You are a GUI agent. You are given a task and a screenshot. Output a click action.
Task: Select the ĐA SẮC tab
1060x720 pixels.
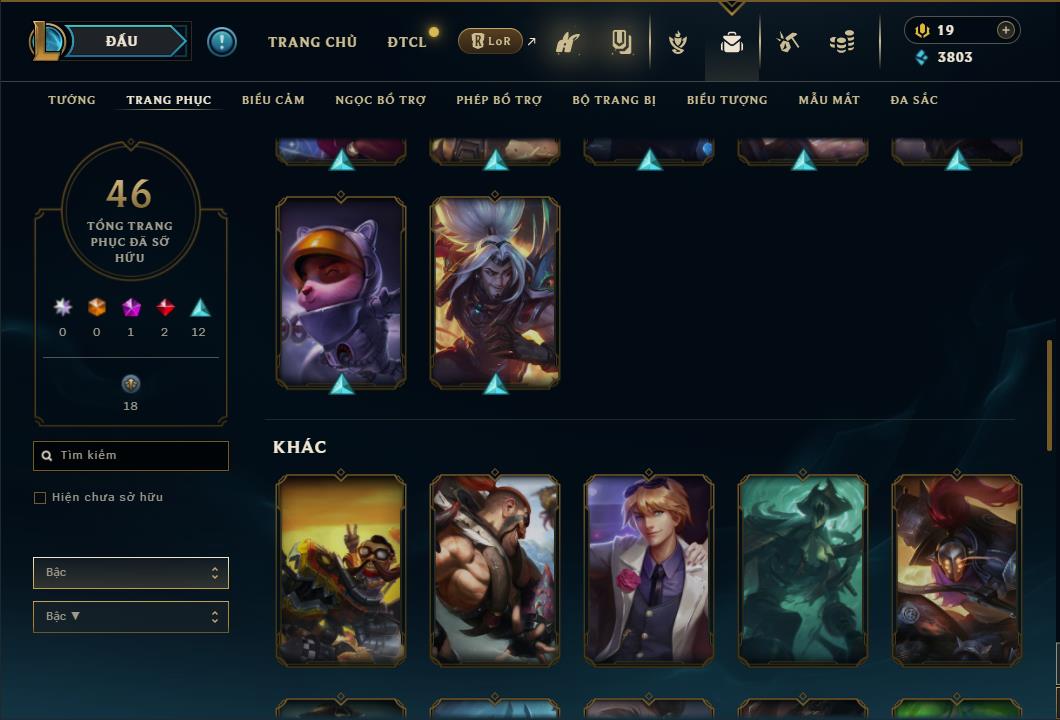coord(914,100)
